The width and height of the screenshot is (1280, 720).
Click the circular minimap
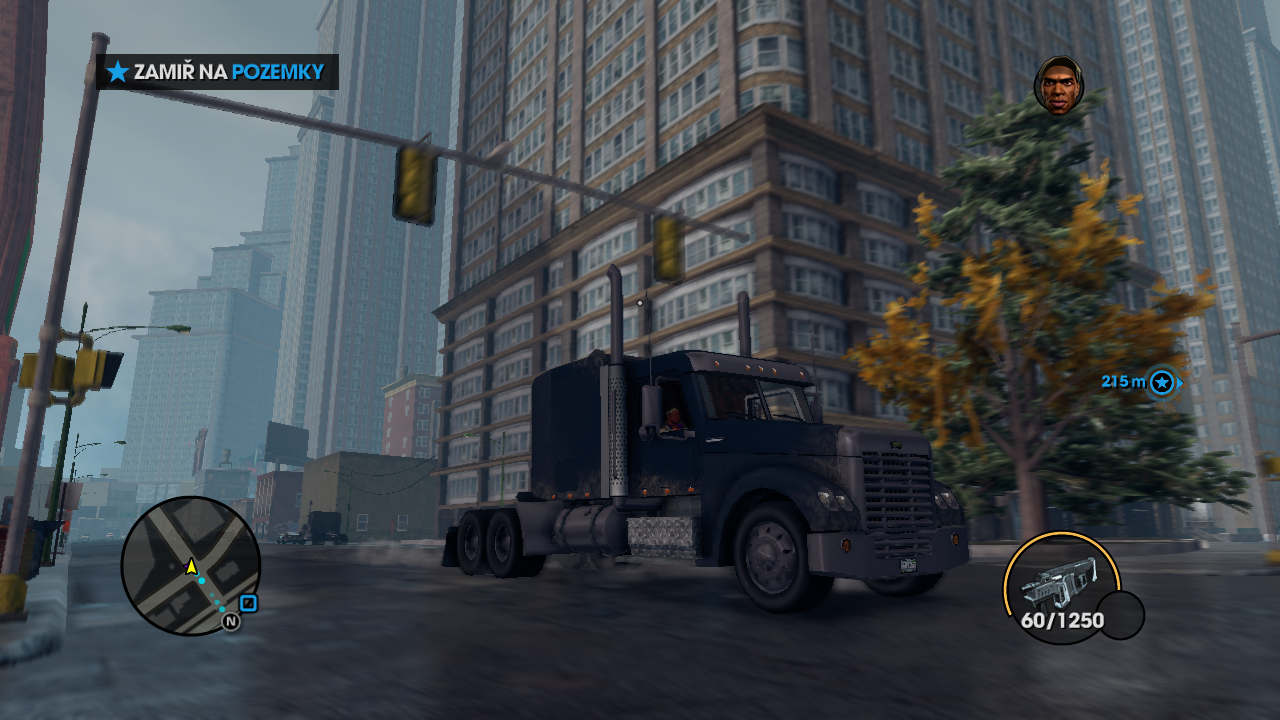pyautogui.click(x=190, y=565)
